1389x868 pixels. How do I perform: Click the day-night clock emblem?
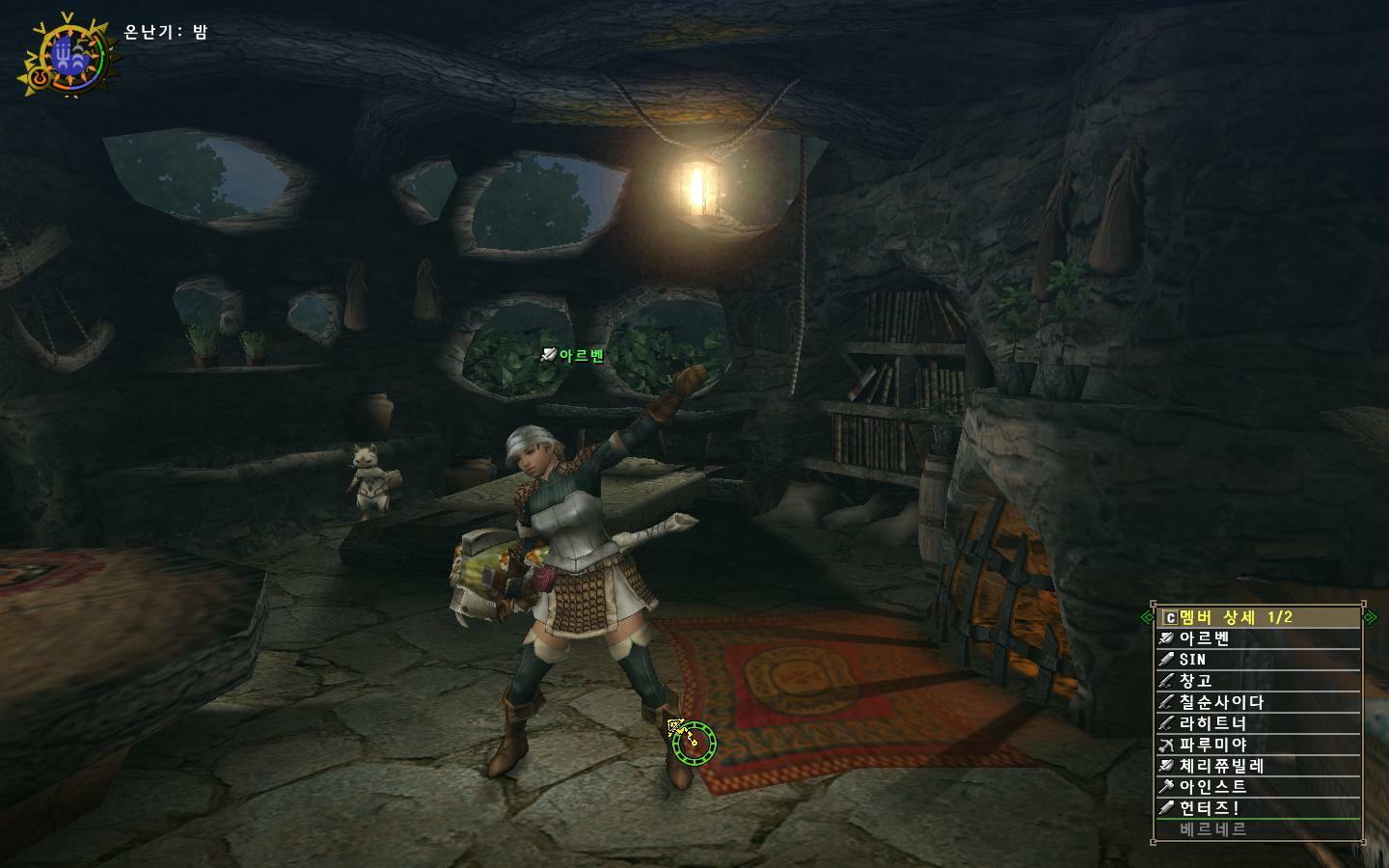(x=68, y=56)
